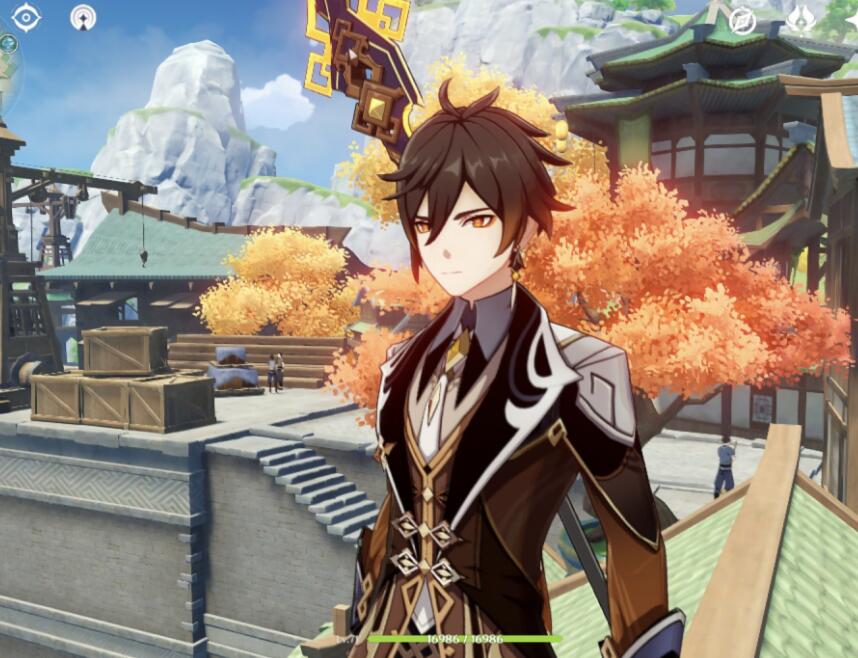Open the minimap at the left edge
858x658 pixels.
click(x=8, y=70)
